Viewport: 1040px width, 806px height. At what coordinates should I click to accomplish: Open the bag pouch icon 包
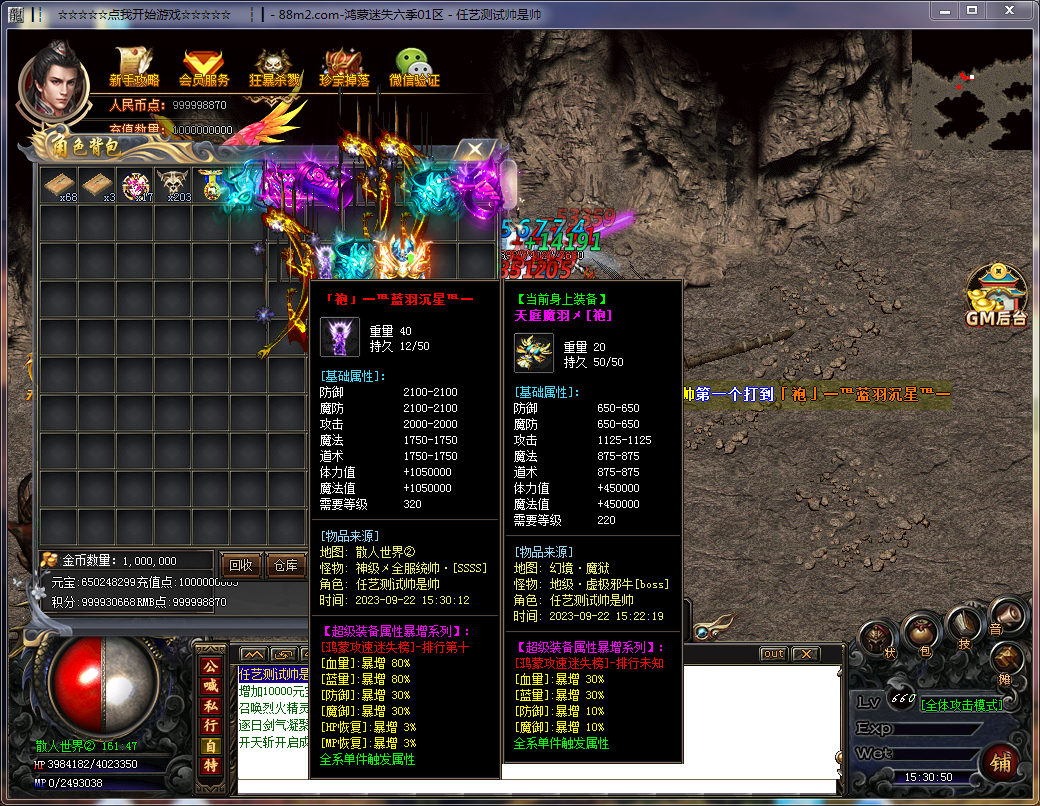click(921, 632)
